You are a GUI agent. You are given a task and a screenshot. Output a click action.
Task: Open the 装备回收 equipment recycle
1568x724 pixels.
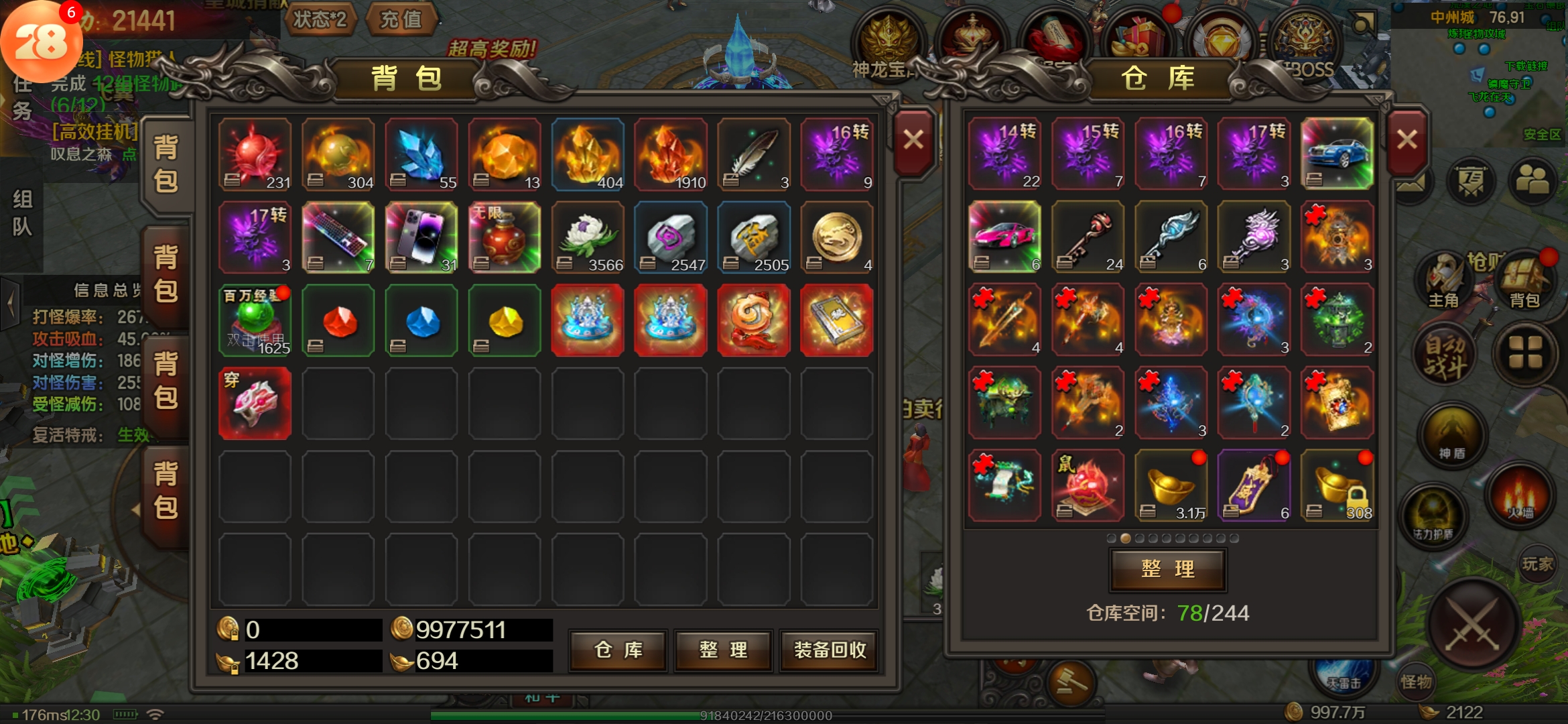(830, 650)
